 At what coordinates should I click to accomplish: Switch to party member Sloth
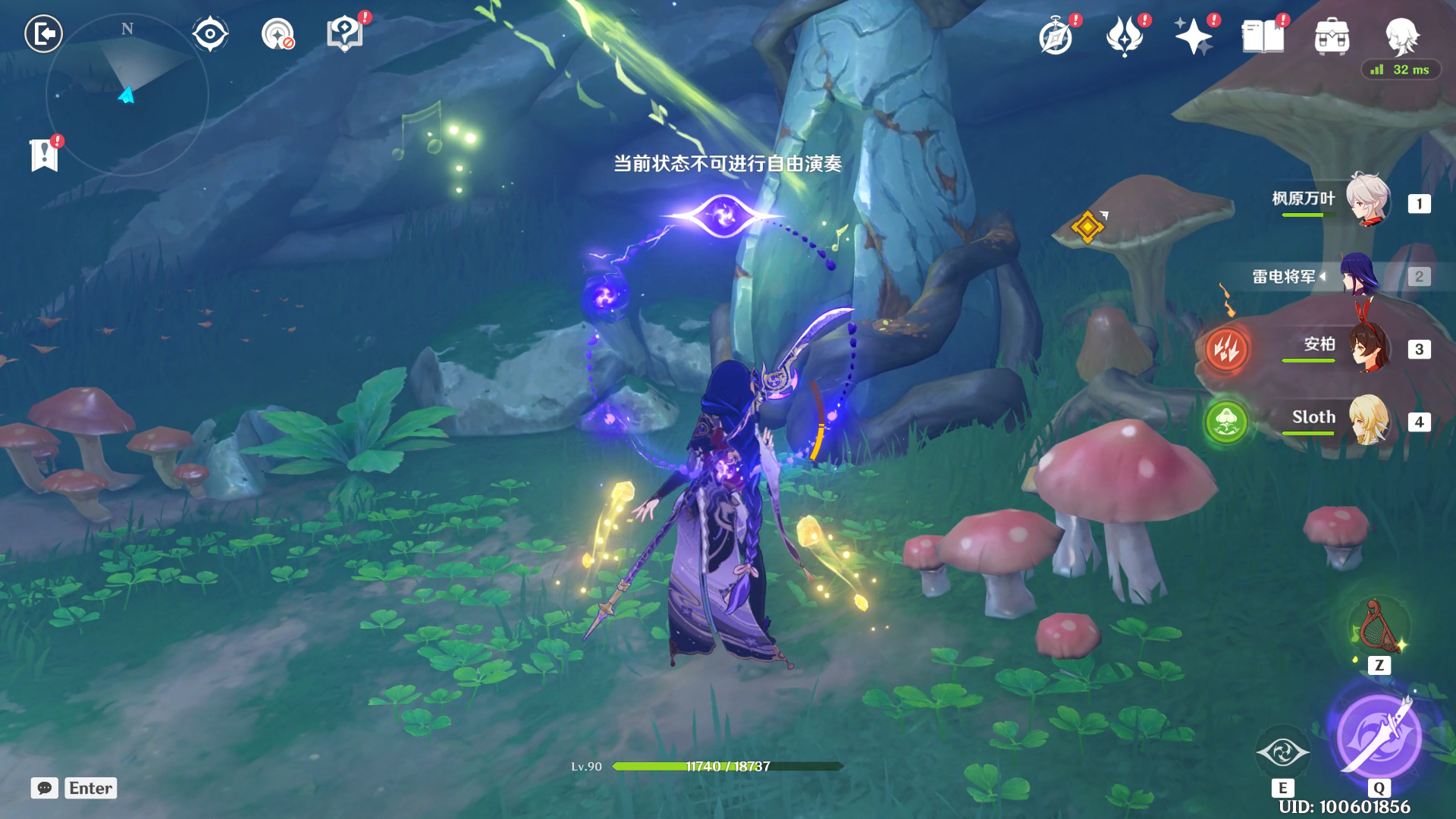(x=1367, y=420)
